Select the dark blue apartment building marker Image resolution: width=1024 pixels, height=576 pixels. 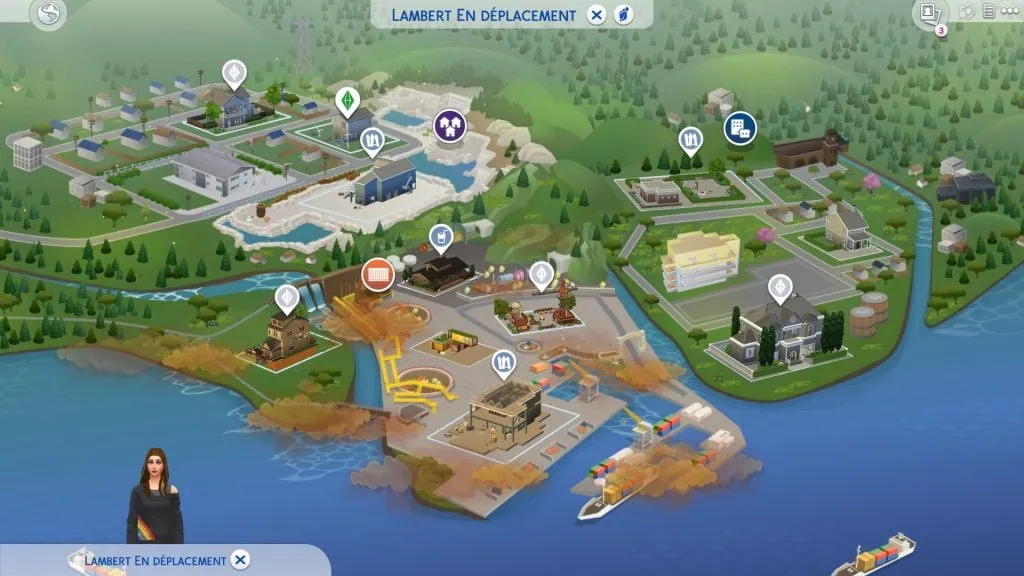740,128
